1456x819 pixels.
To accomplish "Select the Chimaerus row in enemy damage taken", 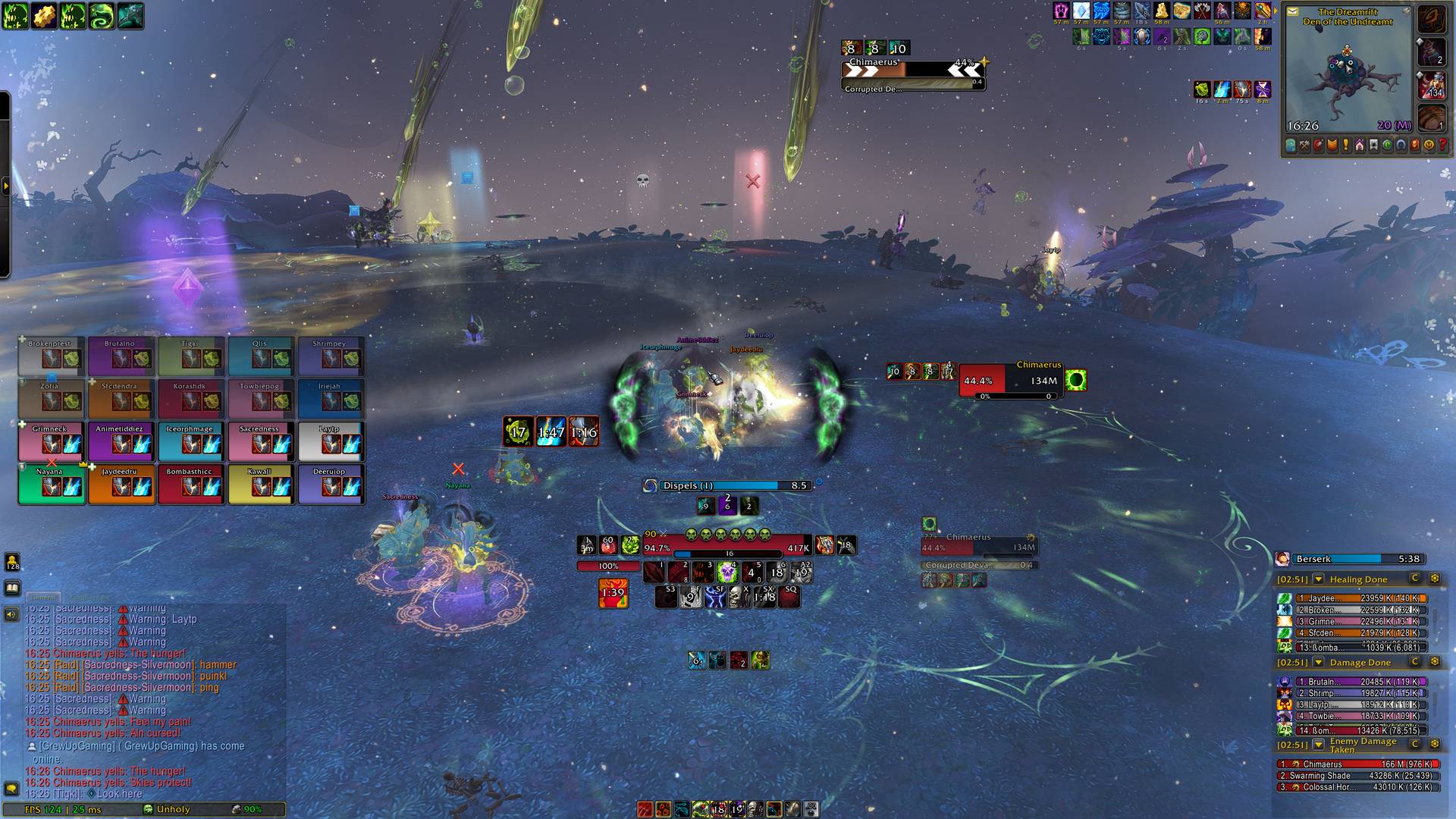I will [x=1357, y=764].
